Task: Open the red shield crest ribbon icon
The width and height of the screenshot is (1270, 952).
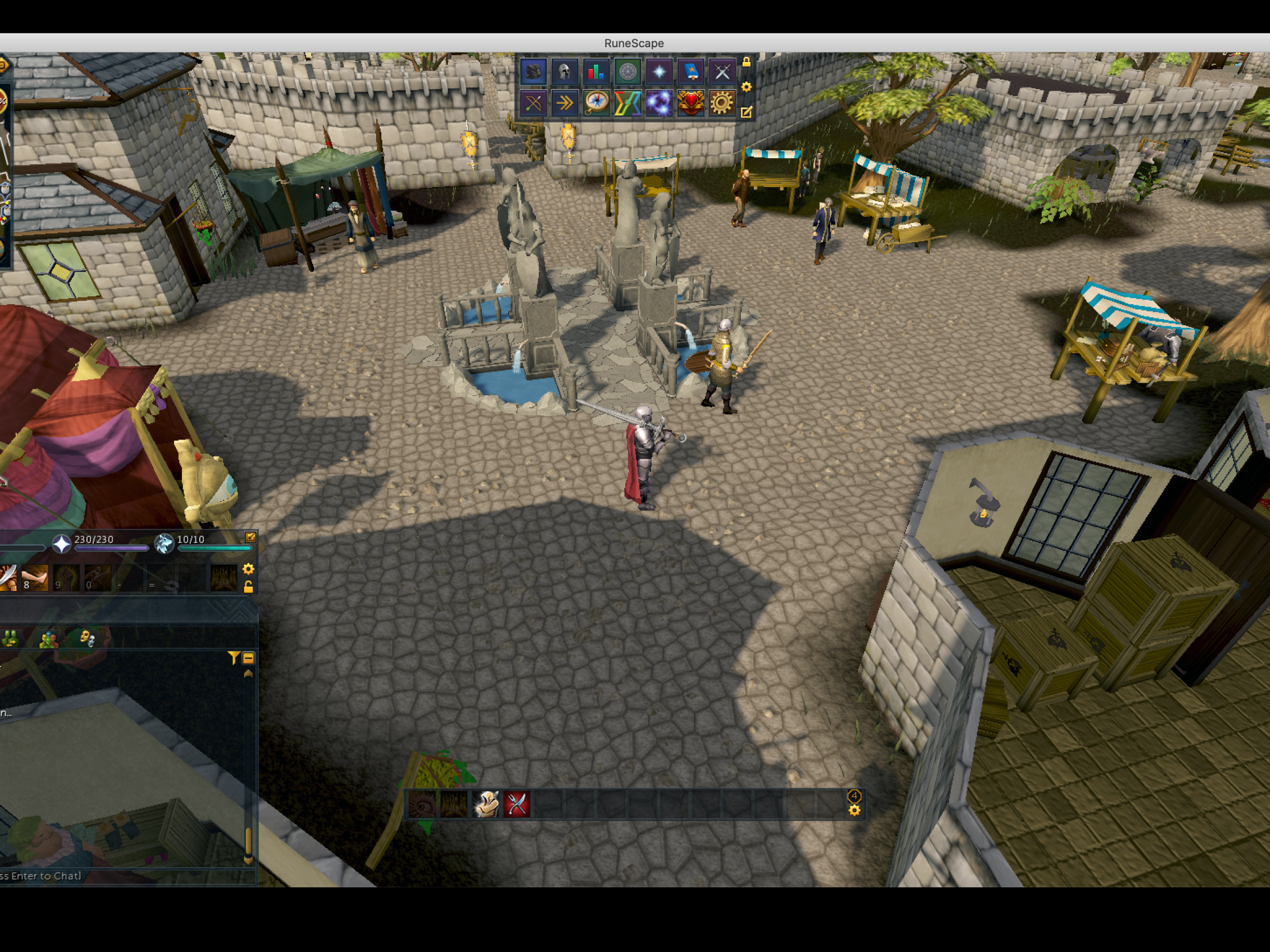Action: point(690,104)
